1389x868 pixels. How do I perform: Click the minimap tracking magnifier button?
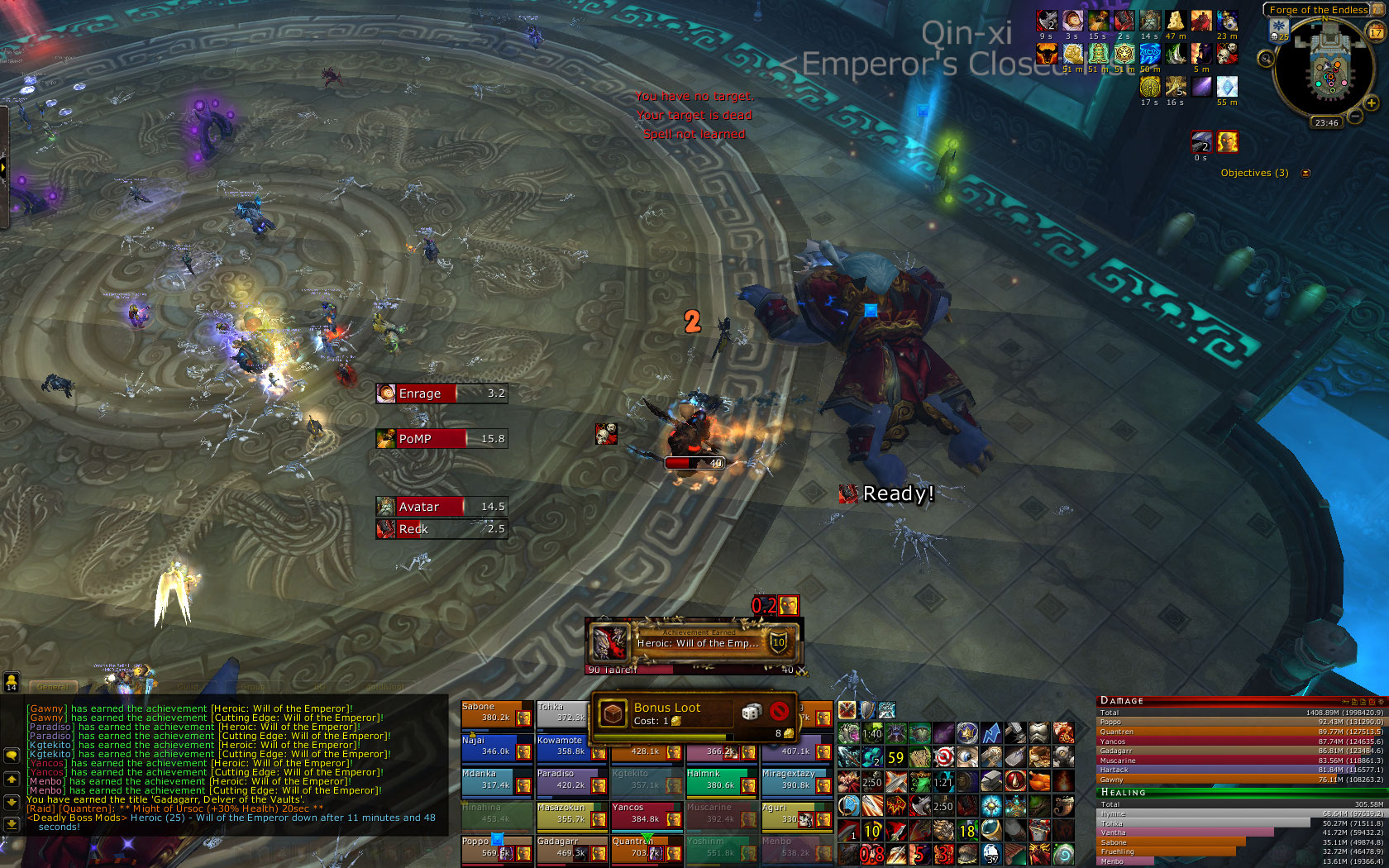pyautogui.click(x=1266, y=58)
